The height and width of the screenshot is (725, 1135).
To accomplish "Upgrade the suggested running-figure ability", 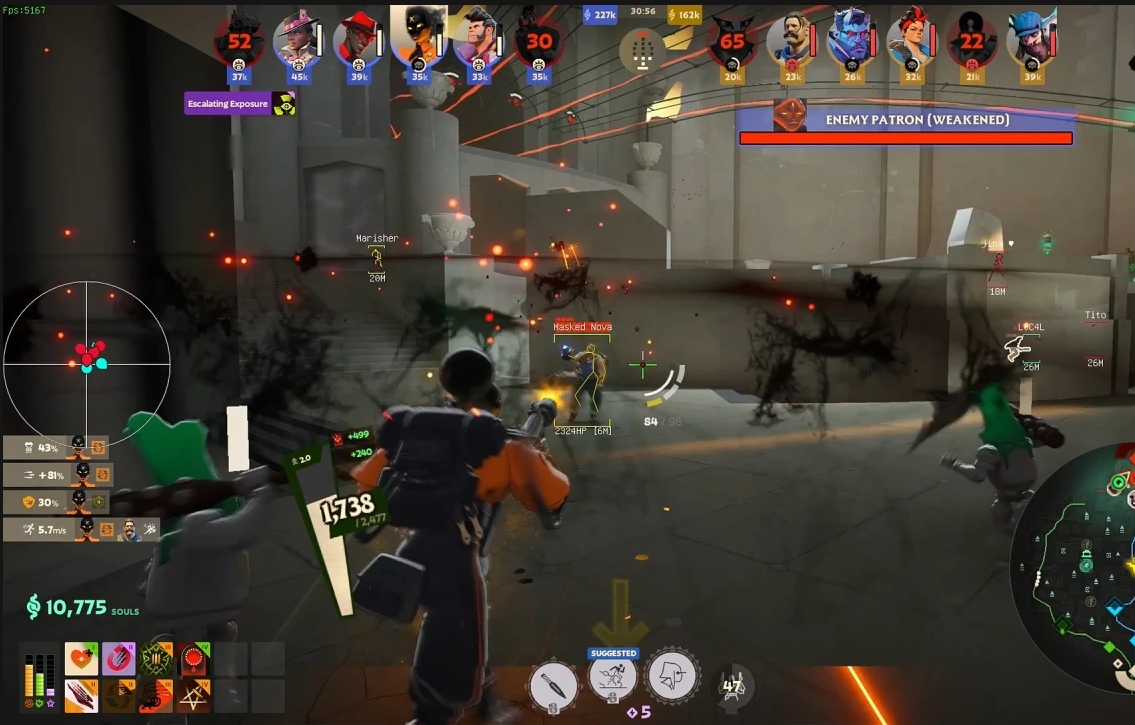I will pyautogui.click(x=613, y=679).
